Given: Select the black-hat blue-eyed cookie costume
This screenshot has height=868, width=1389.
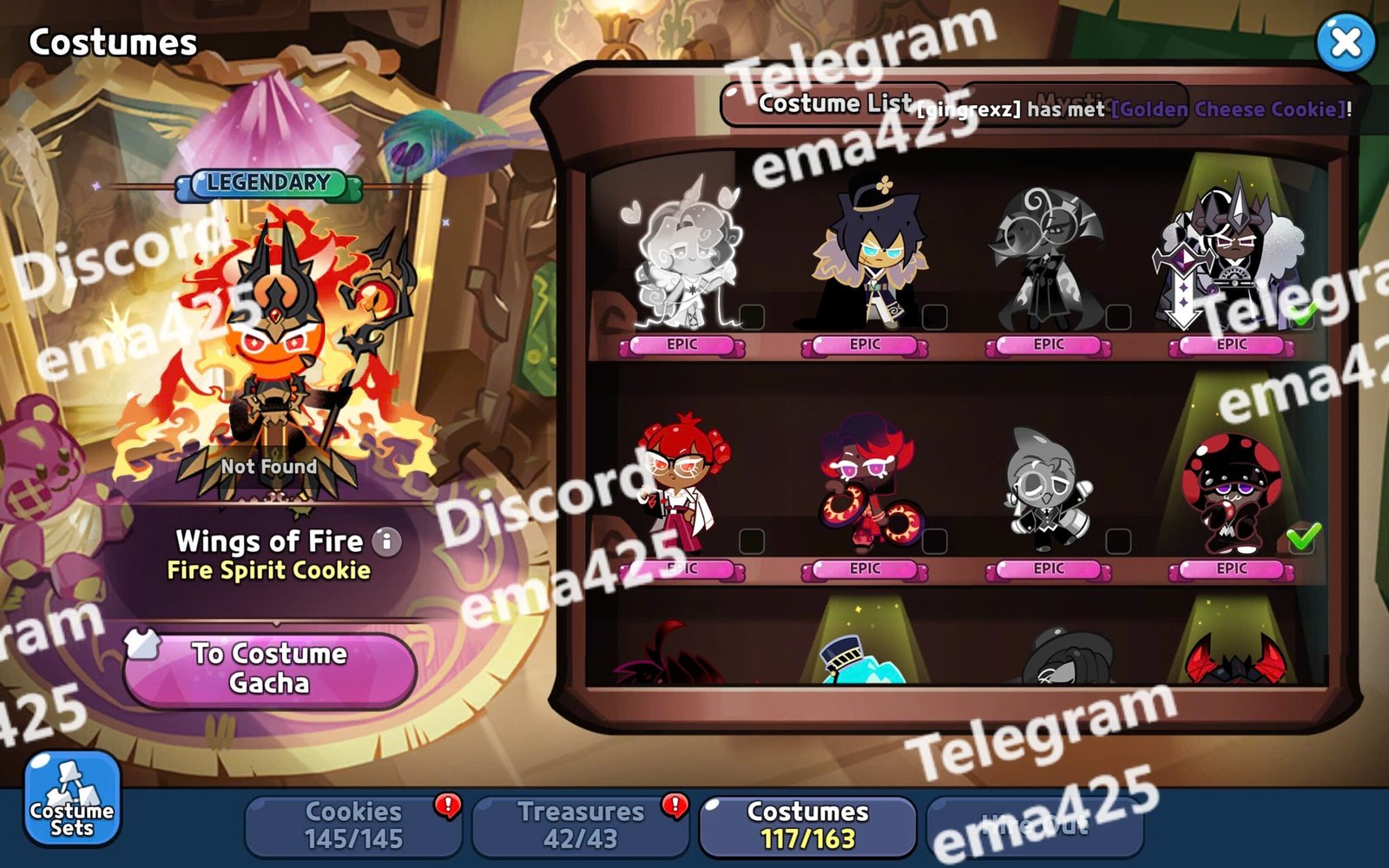Looking at the screenshot, I should click(866, 256).
